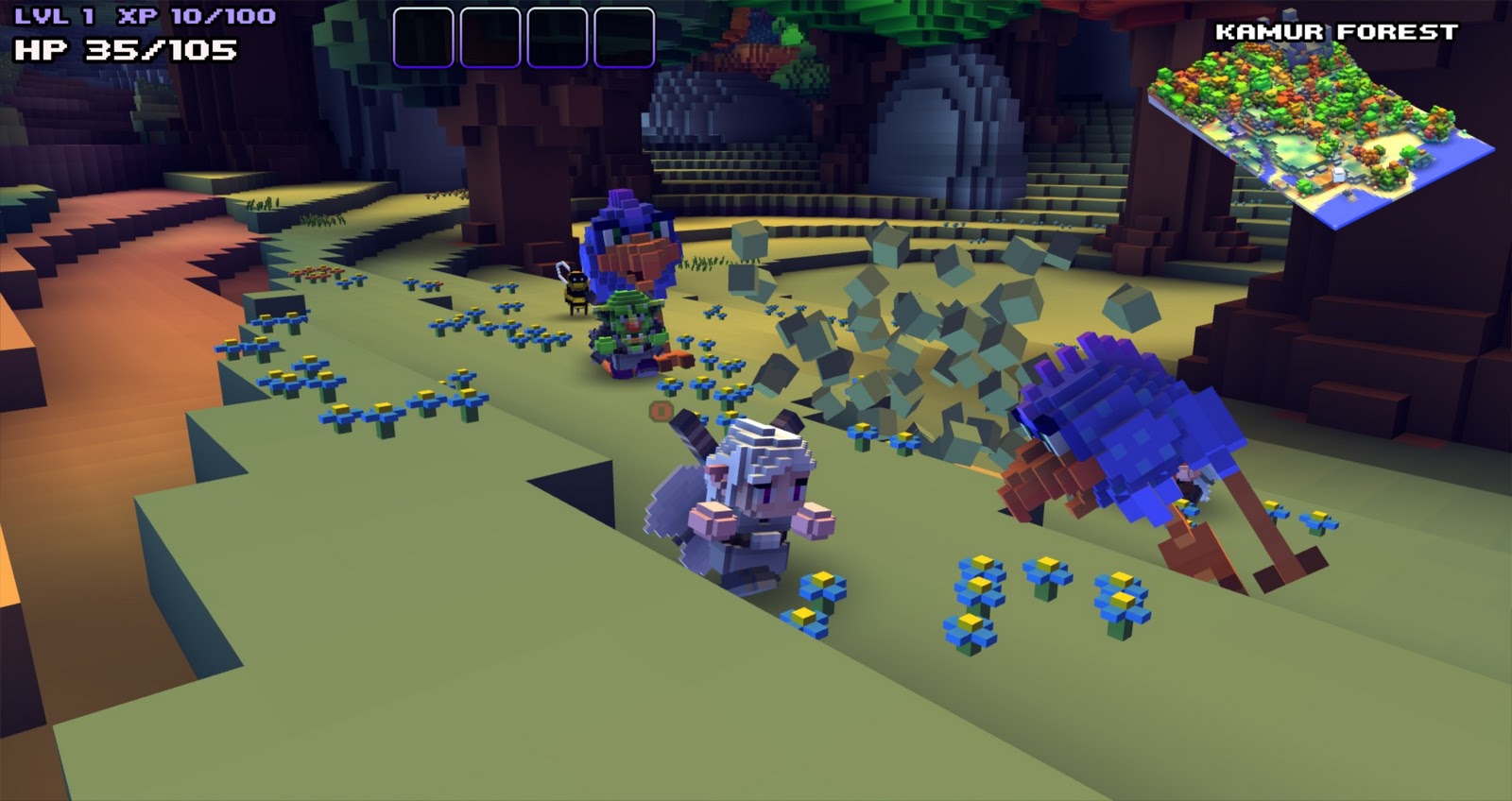Click the first empty hotbar slot
Image resolution: width=1512 pixels, height=801 pixels.
(424, 36)
